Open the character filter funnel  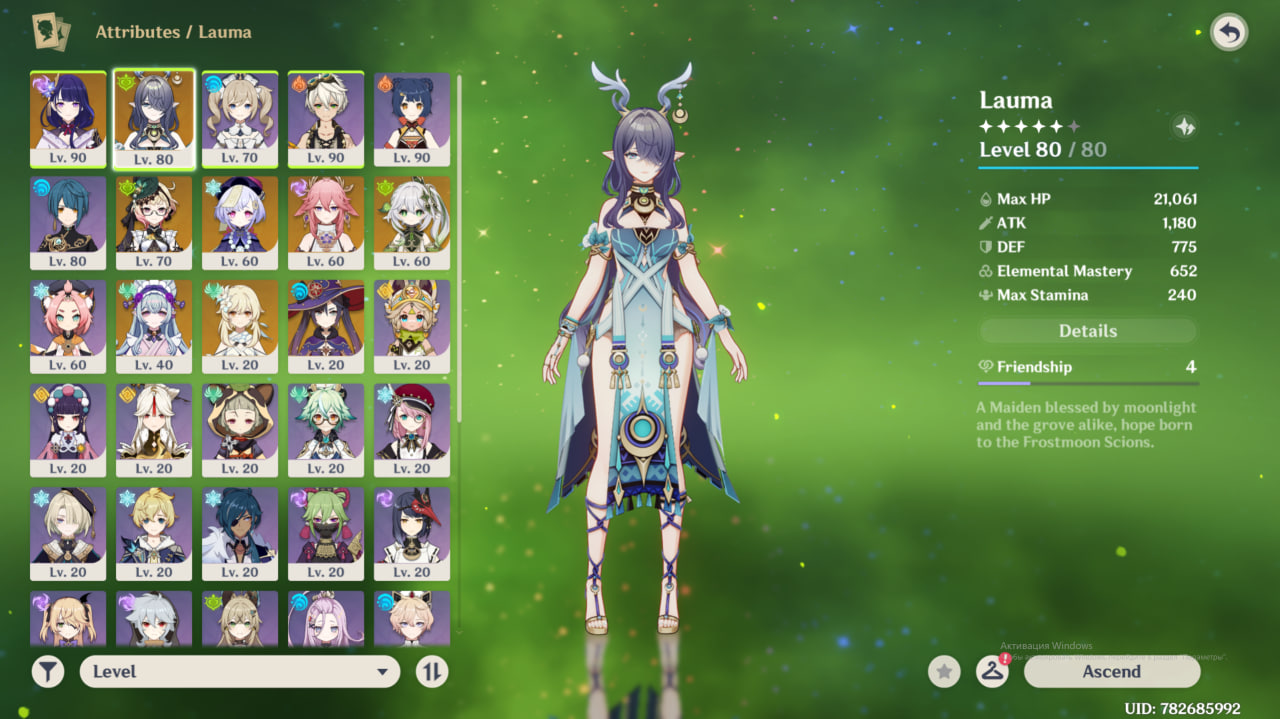click(x=48, y=672)
